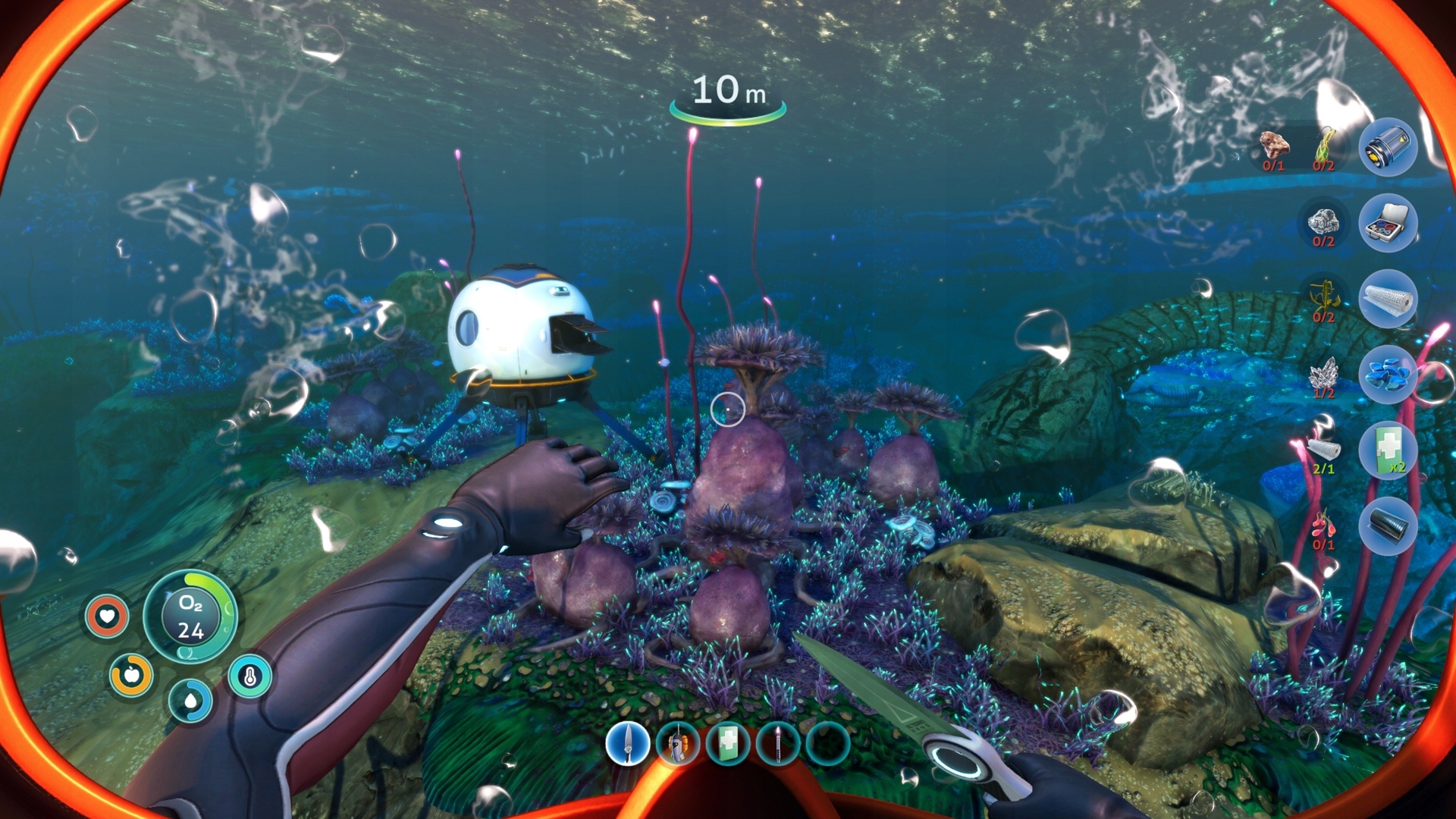Select the survival knife hotbar slot
The image size is (1456, 819).
pos(628,743)
